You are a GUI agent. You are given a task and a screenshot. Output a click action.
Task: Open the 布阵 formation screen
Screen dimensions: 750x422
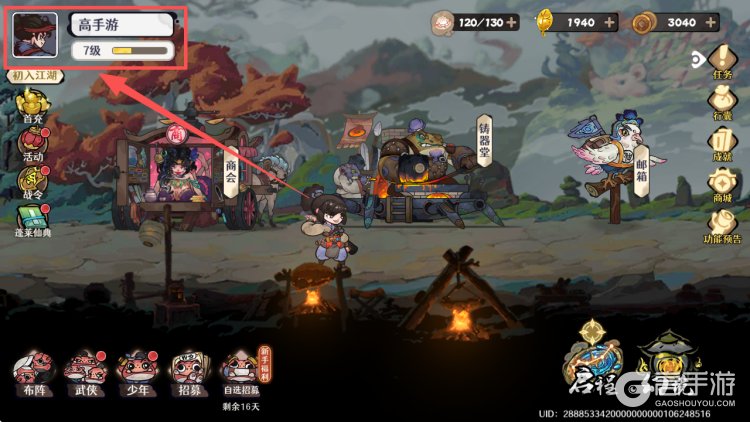(32, 373)
